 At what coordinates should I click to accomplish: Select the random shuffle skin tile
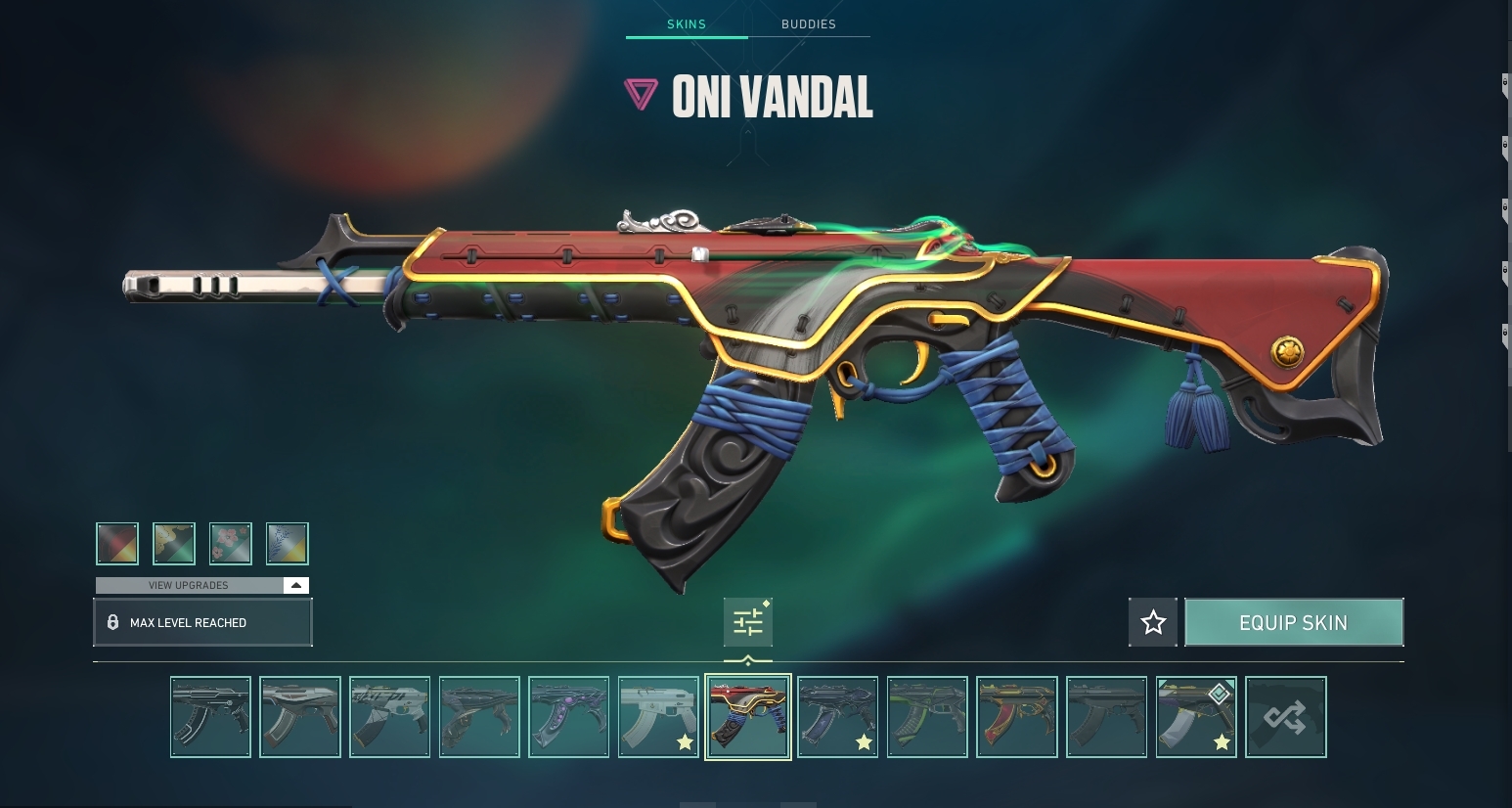pyautogui.click(x=1285, y=717)
